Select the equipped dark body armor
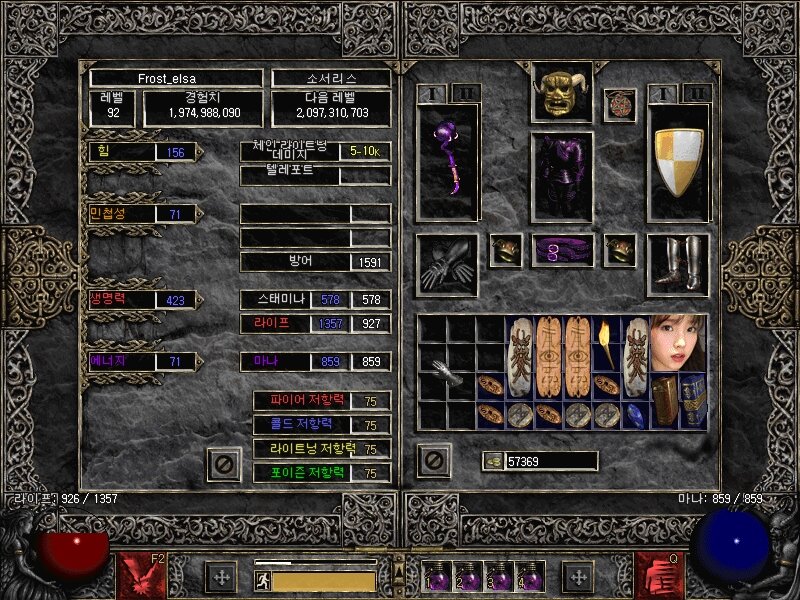Image resolution: width=800 pixels, height=600 pixels. click(561, 175)
